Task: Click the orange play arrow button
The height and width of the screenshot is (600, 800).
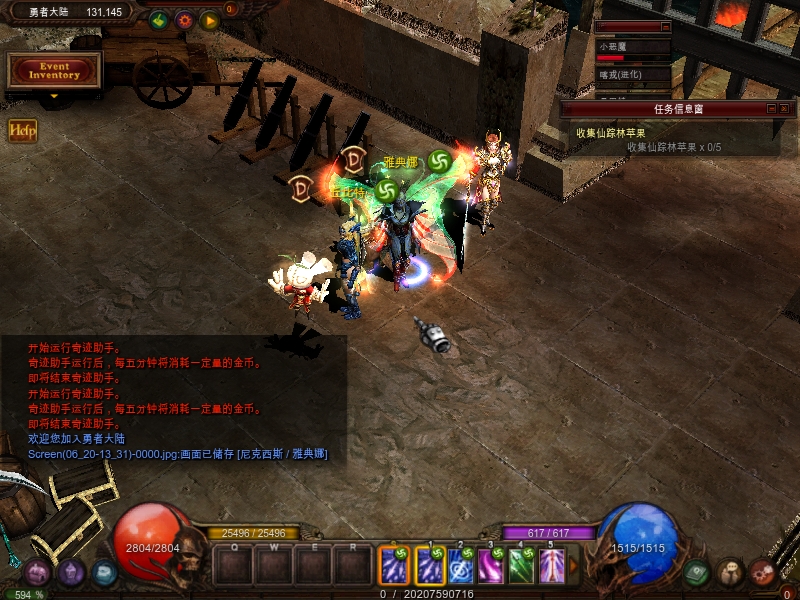Action: pos(210,19)
